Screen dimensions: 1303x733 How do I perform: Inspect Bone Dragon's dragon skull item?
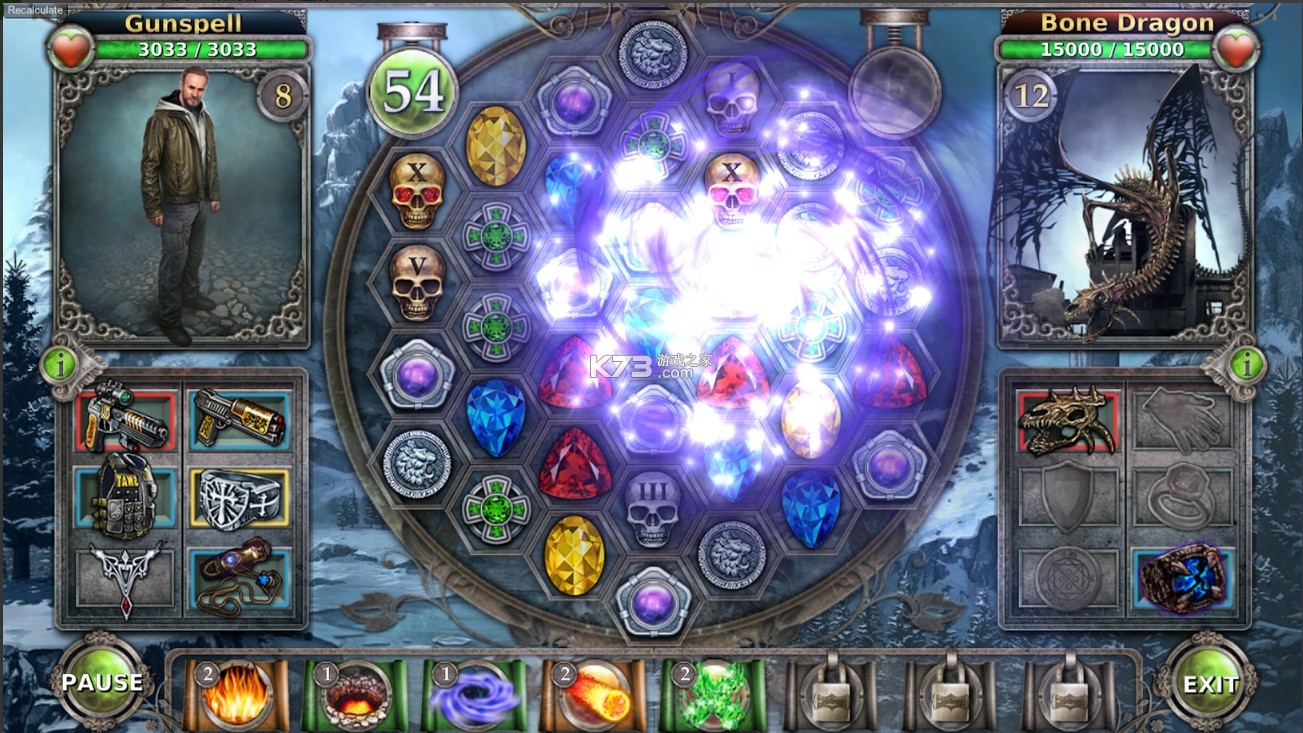point(1067,420)
